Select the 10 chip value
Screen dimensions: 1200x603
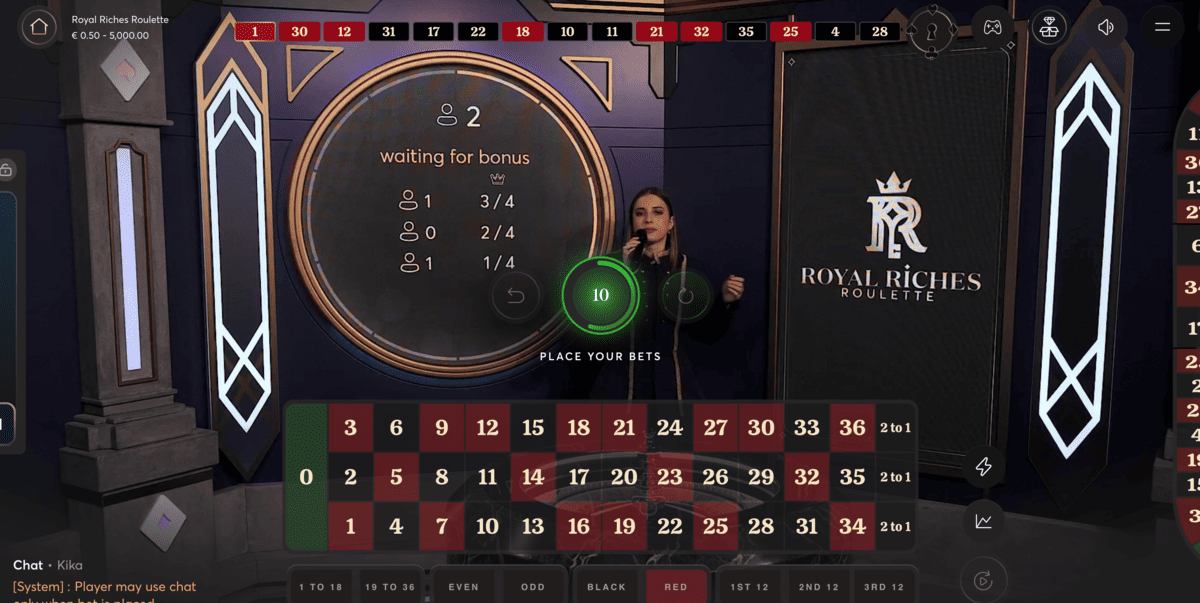pos(600,295)
